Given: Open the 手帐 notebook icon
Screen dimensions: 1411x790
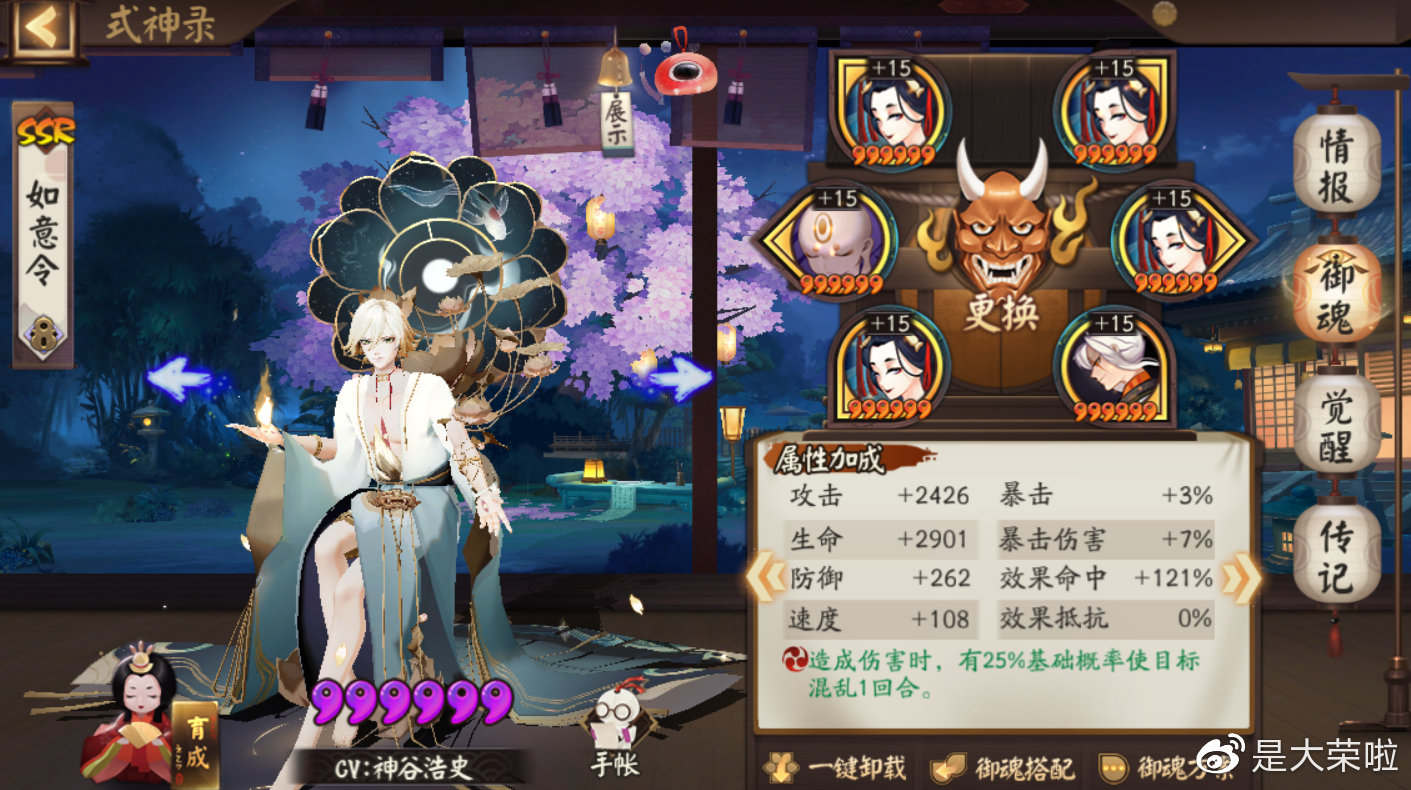Looking at the screenshot, I should tap(616, 730).
